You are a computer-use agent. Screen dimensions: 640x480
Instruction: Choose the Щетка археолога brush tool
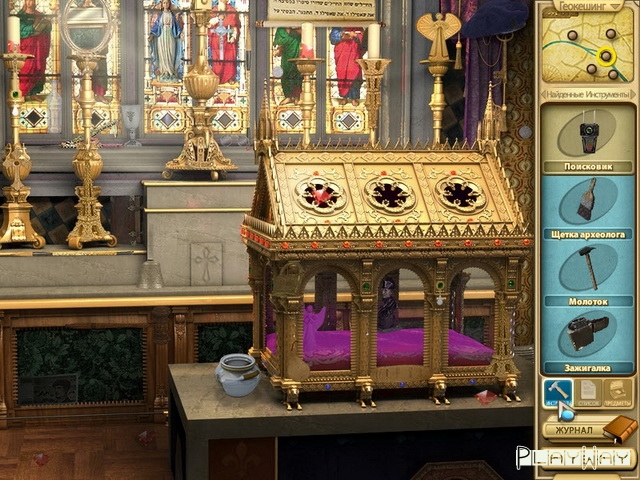[x=587, y=199]
